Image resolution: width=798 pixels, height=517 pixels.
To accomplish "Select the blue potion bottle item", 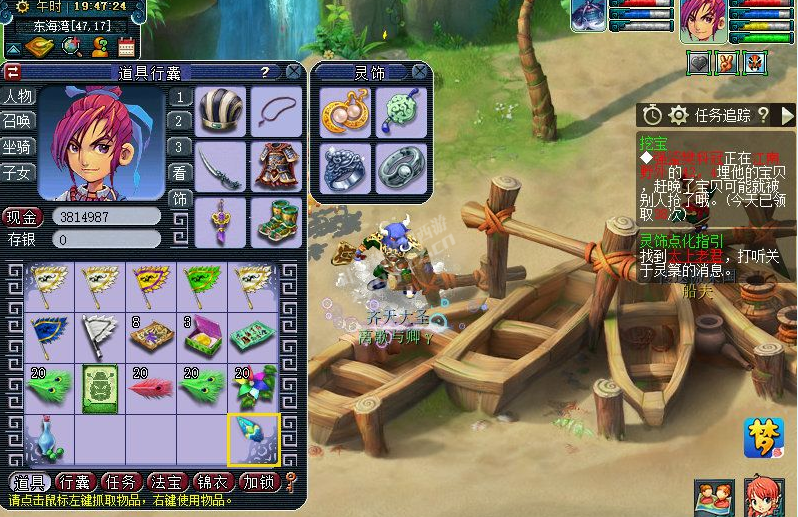I will pos(46,438).
